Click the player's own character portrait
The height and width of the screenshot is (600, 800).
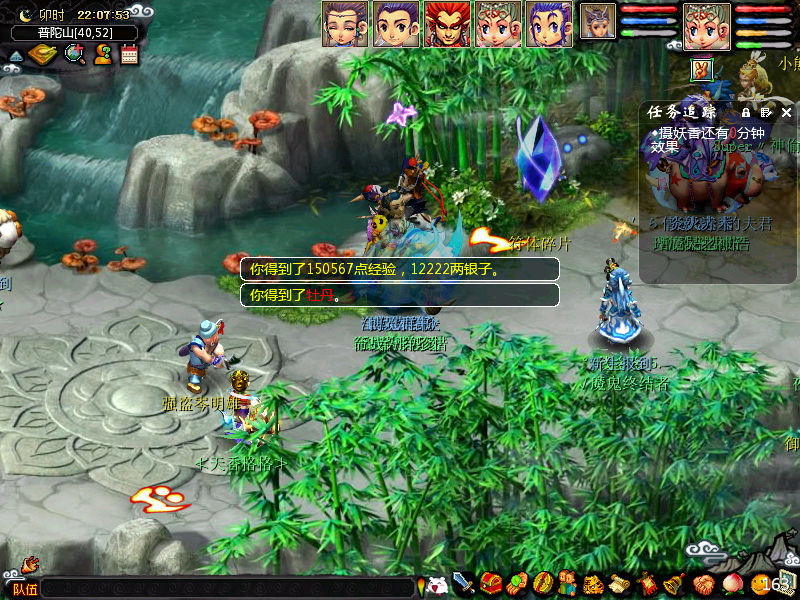pyautogui.click(x=706, y=26)
